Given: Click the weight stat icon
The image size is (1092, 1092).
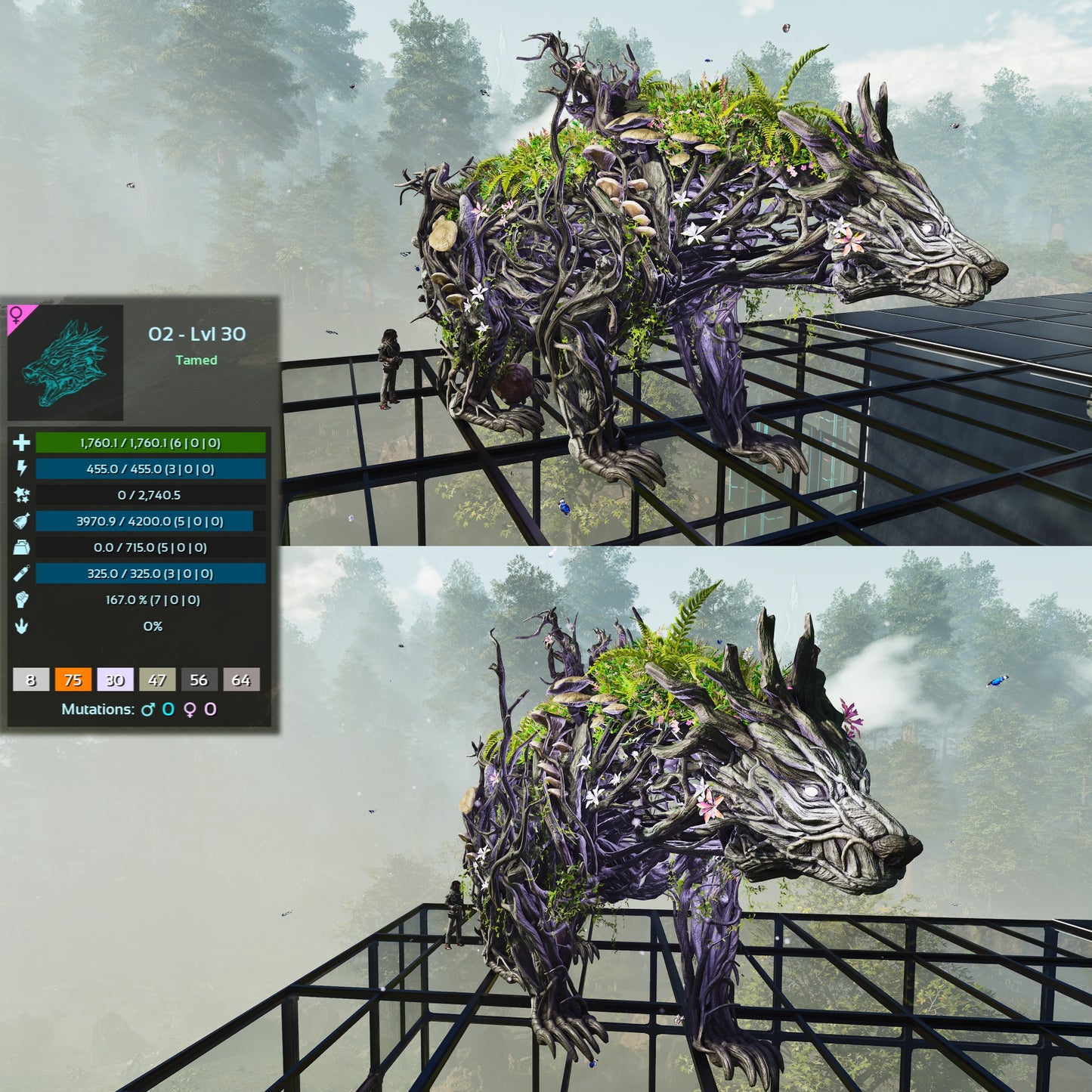Looking at the screenshot, I should pyautogui.click(x=21, y=548).
